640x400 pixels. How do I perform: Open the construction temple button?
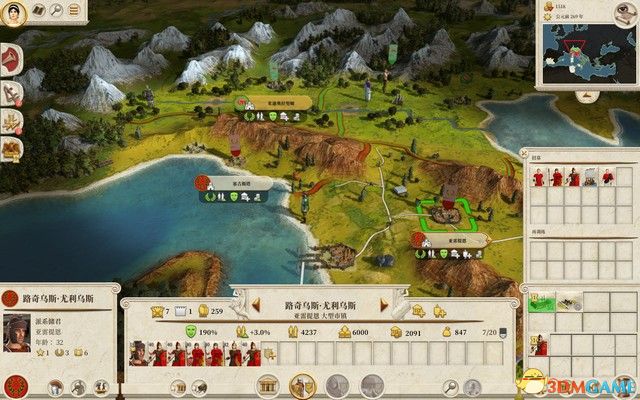[x=267, y=387]
